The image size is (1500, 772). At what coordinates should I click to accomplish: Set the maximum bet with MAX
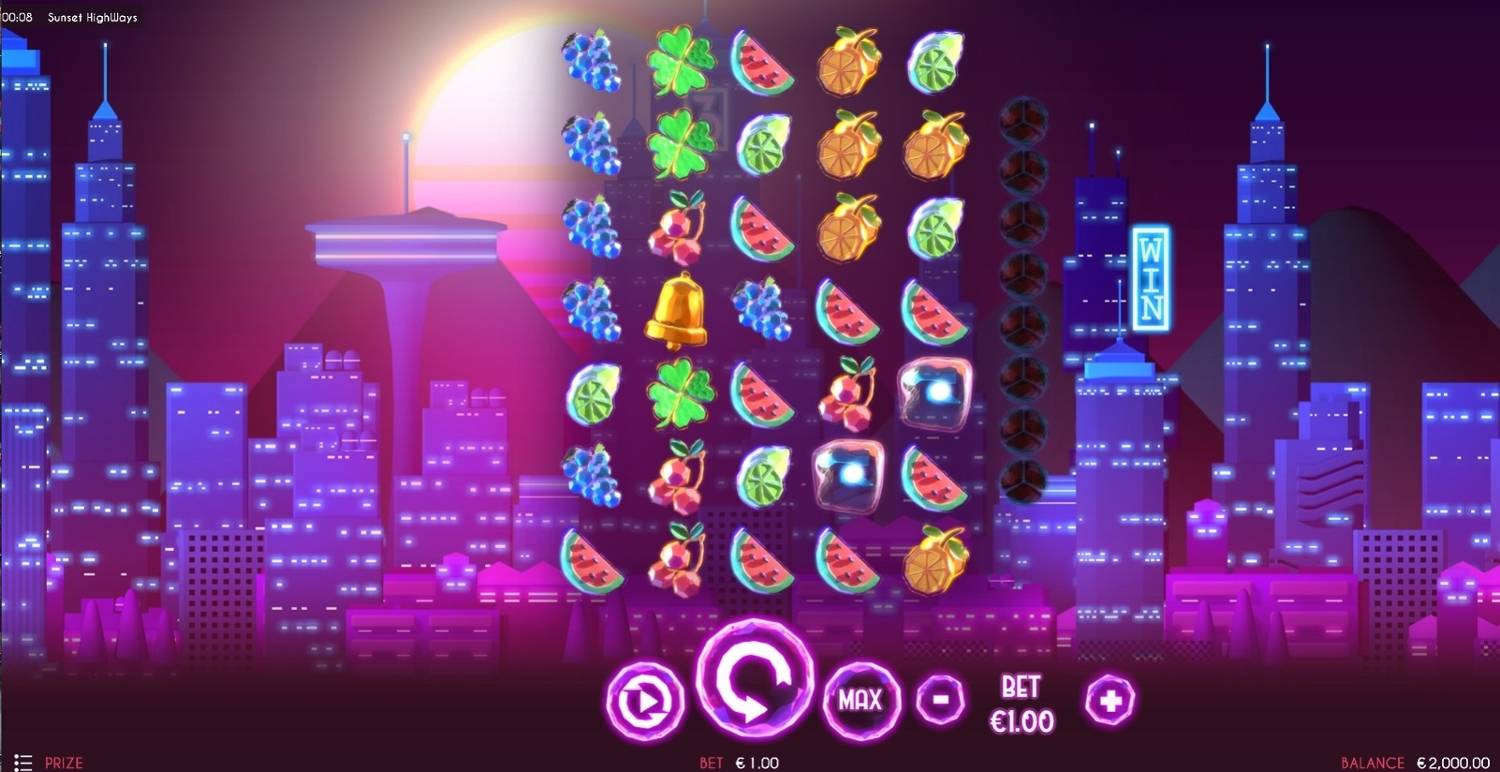click(x=860, y=700)
